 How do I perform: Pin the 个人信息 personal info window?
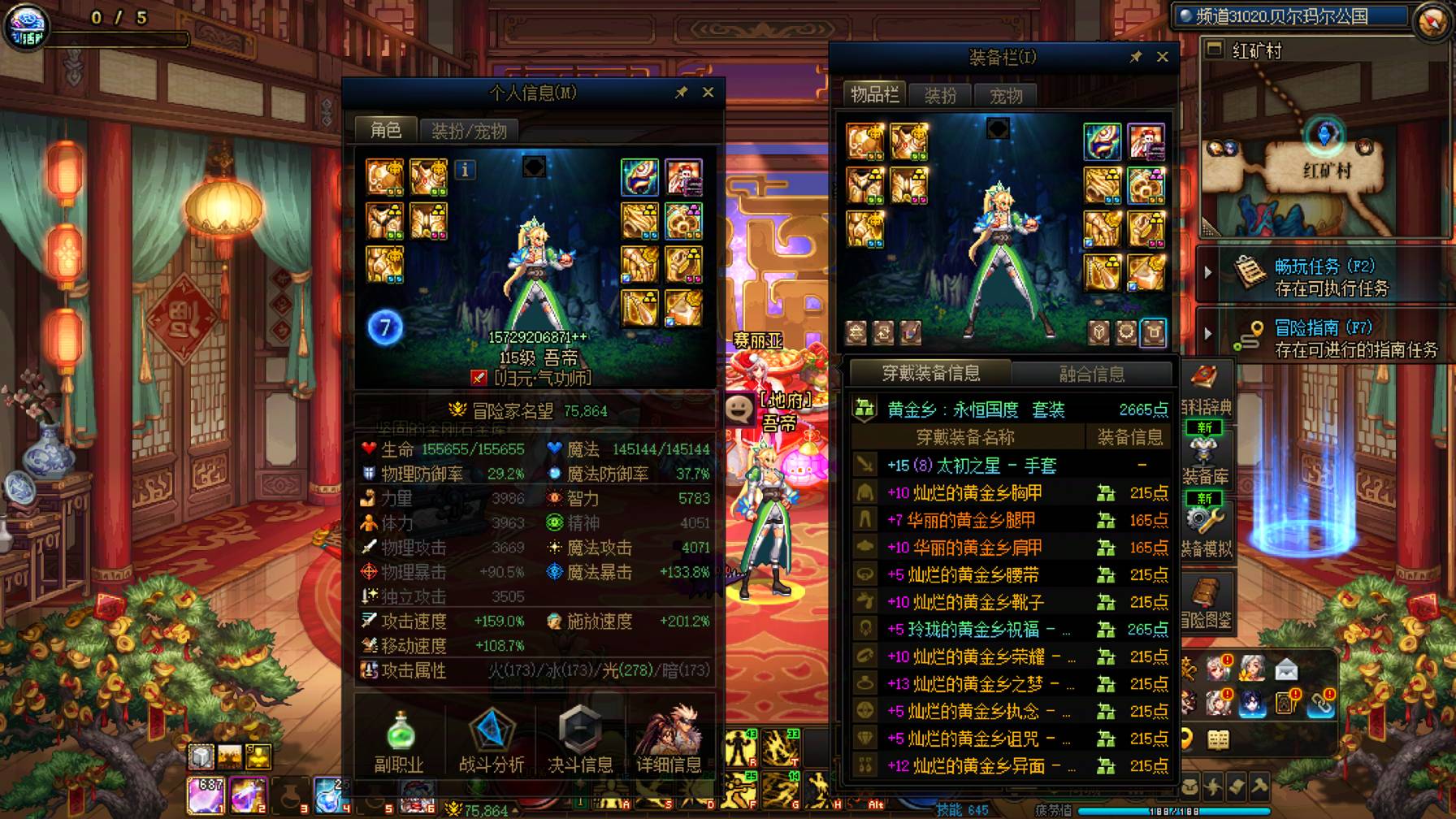coord(681,92)
